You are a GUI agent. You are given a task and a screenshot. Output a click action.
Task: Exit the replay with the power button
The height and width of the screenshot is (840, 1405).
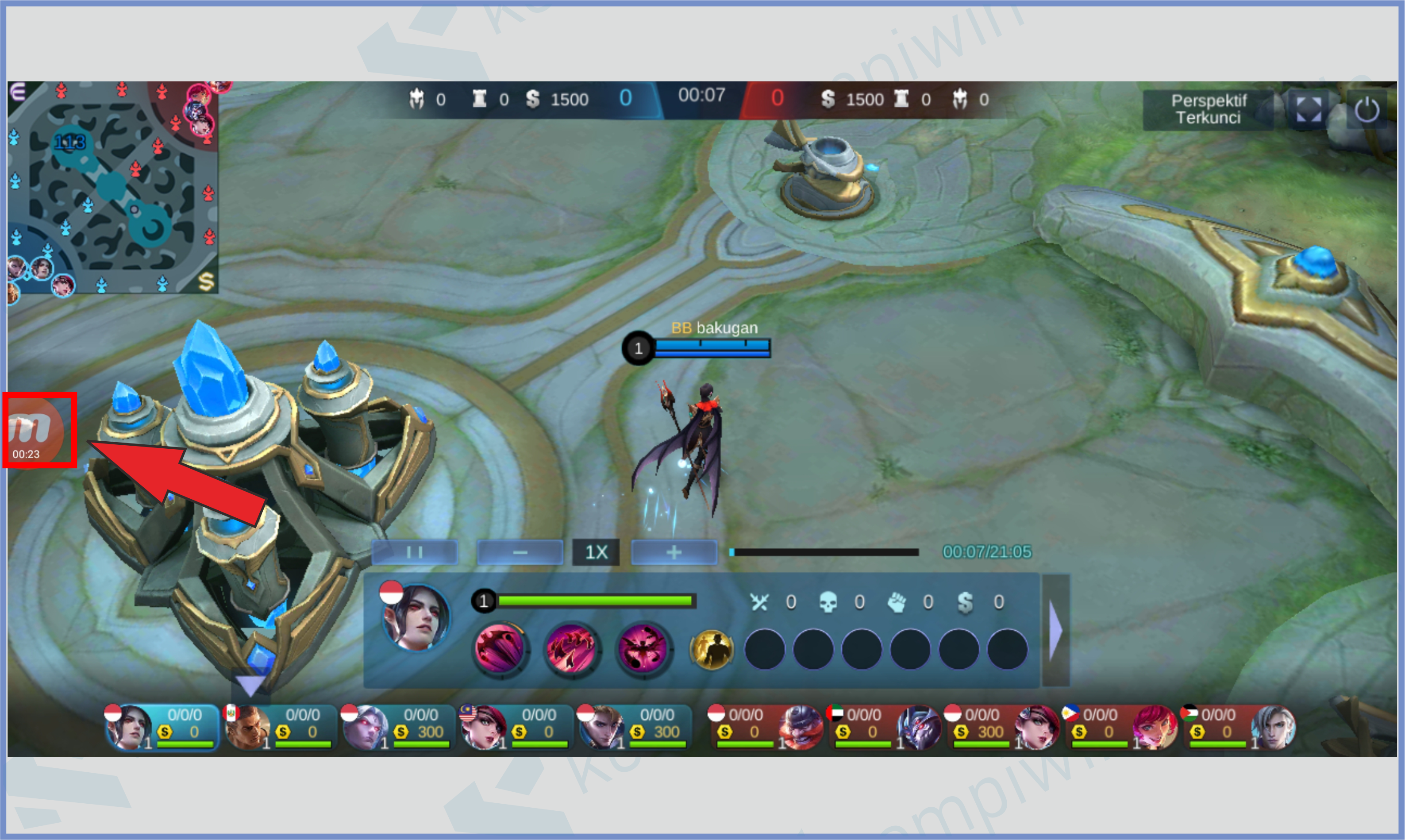1367,109
